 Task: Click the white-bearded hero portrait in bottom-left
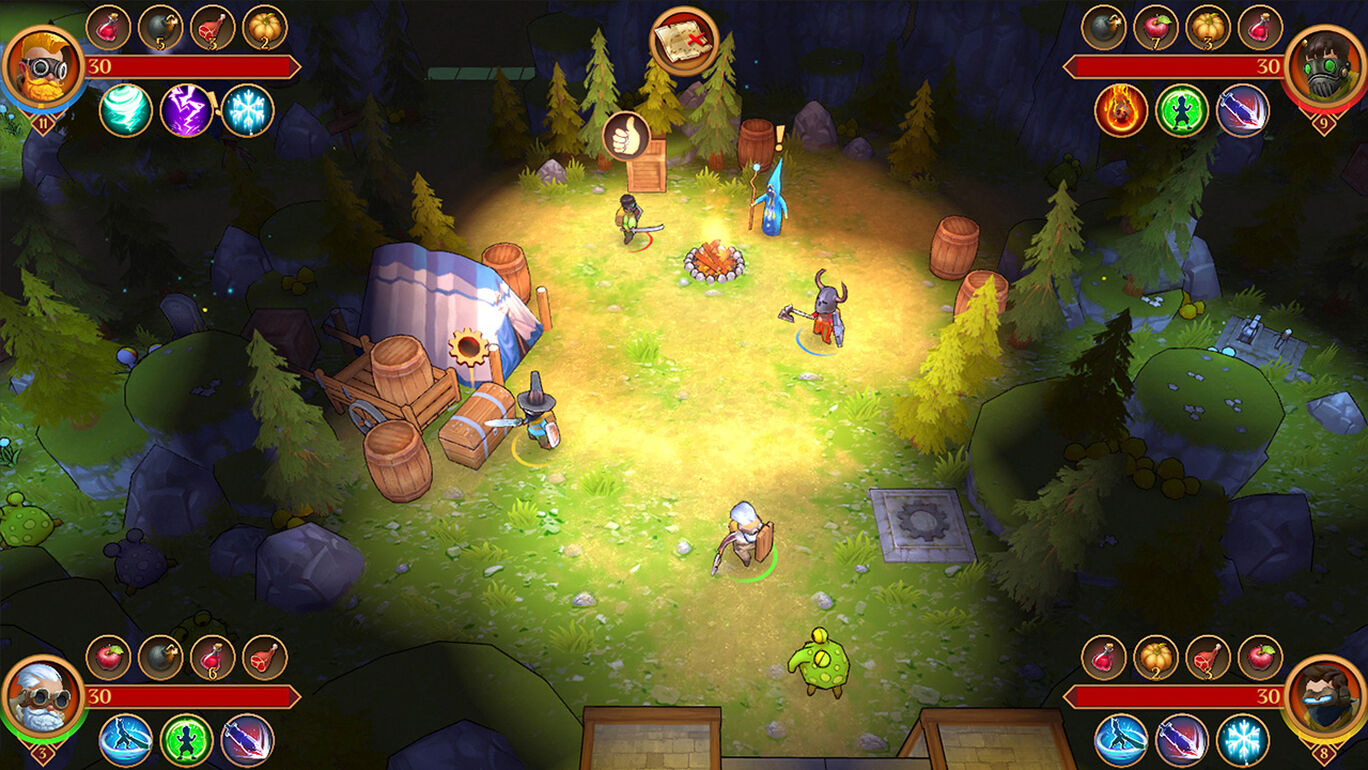pos(42,698)
